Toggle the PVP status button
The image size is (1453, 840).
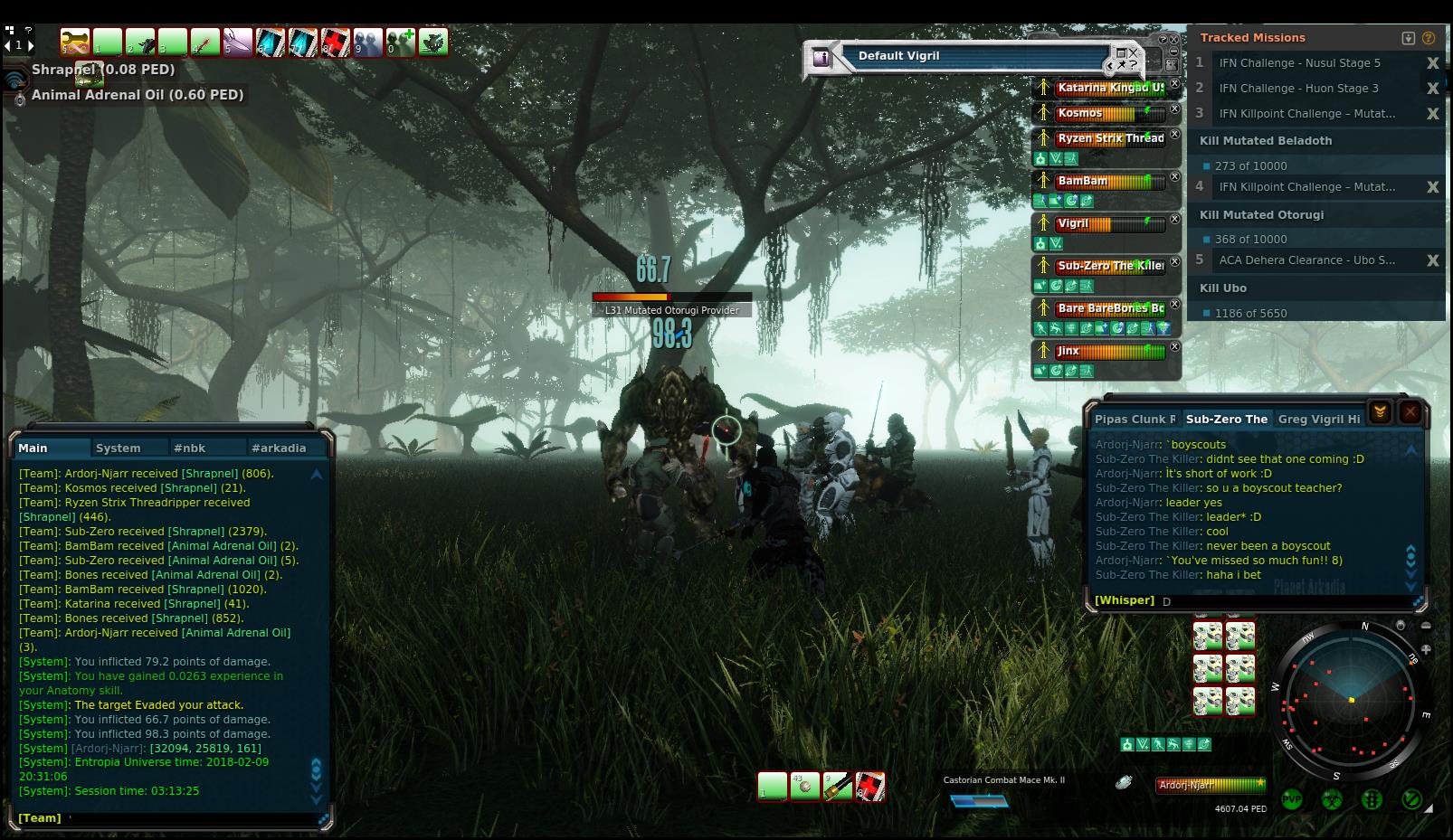click(1291, 799)
